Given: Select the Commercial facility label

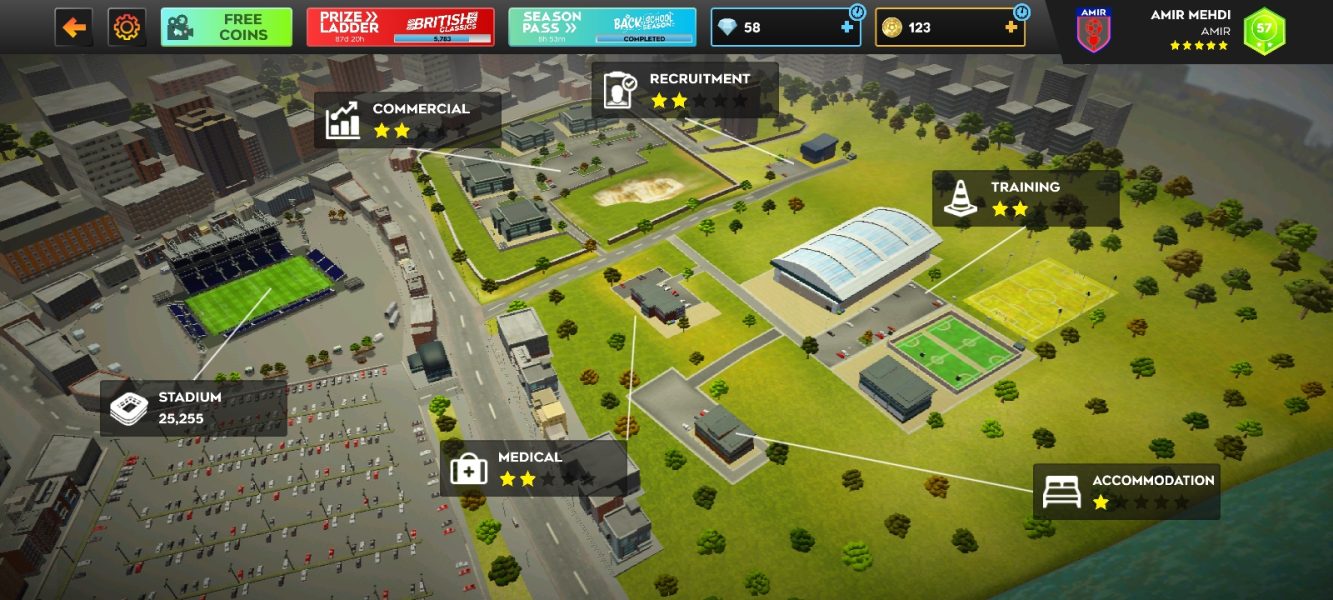Looking at the screenshot, I should click(407, 120).
